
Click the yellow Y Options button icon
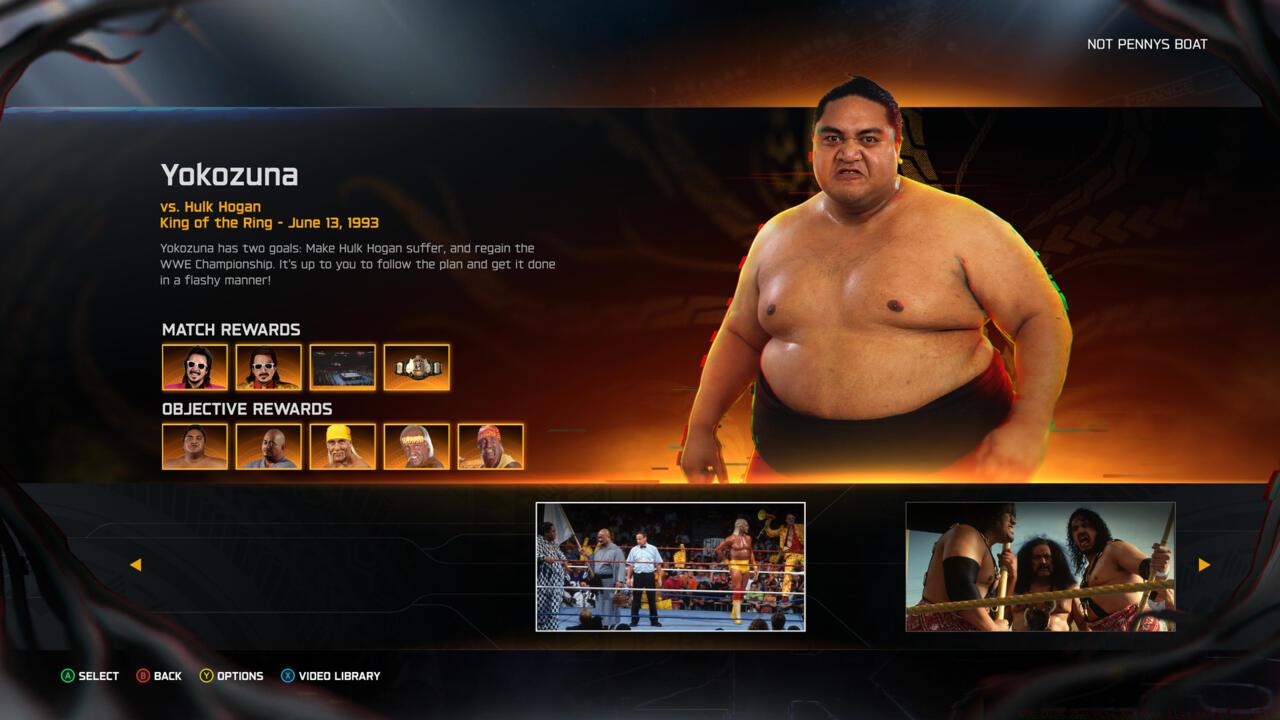click(x=205, y=676)
